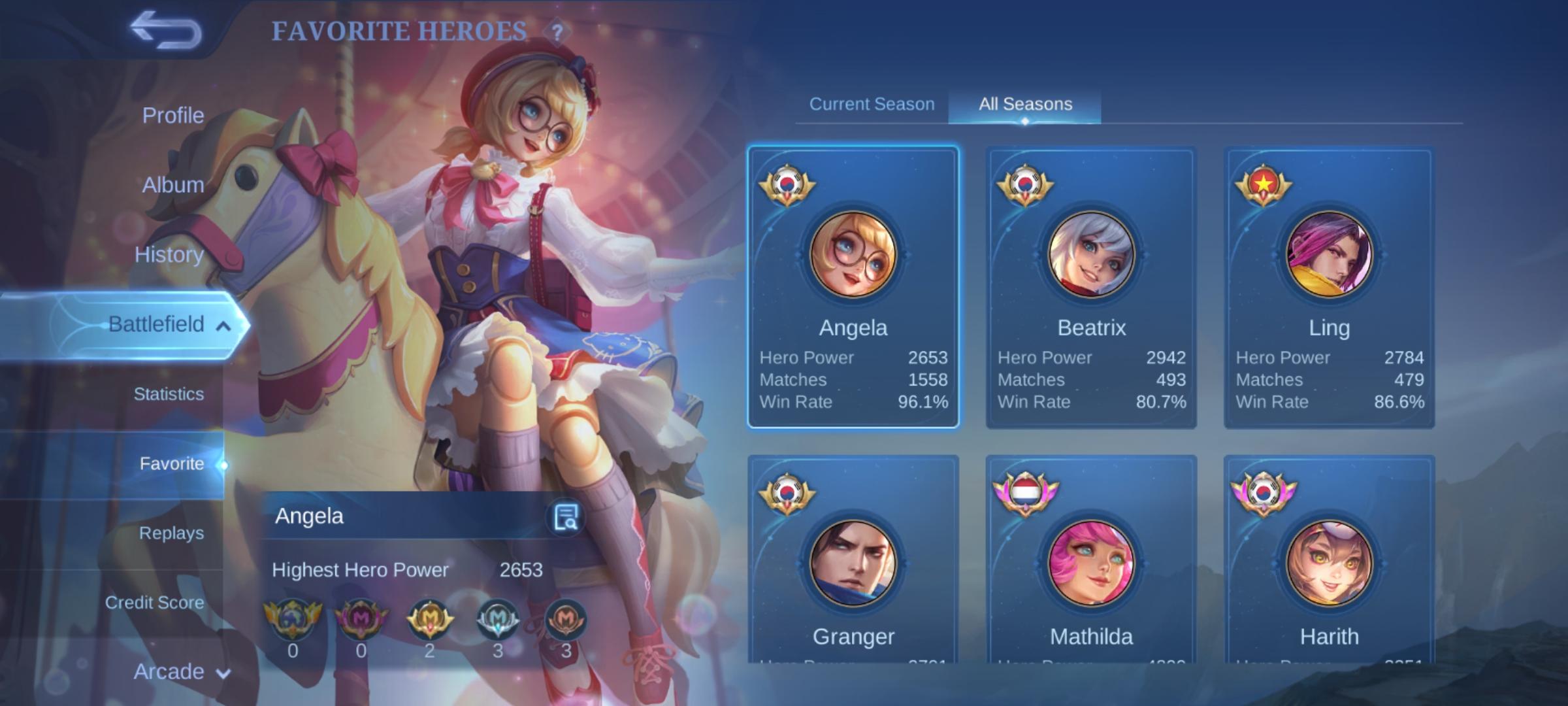
Task: Open the Album section
Action: (x=172, y=185)
